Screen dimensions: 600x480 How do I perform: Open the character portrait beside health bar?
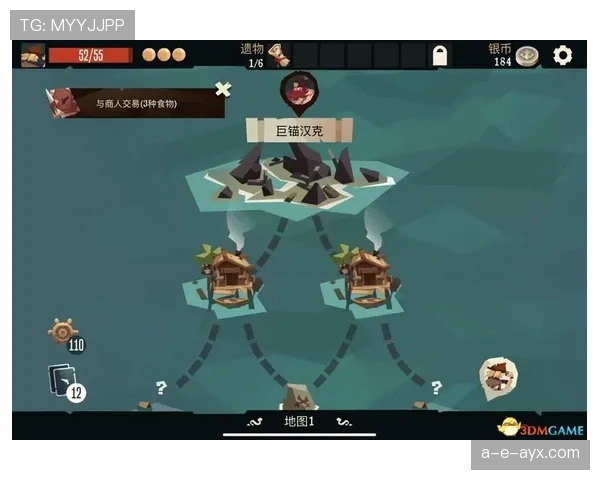click(32, 55)
